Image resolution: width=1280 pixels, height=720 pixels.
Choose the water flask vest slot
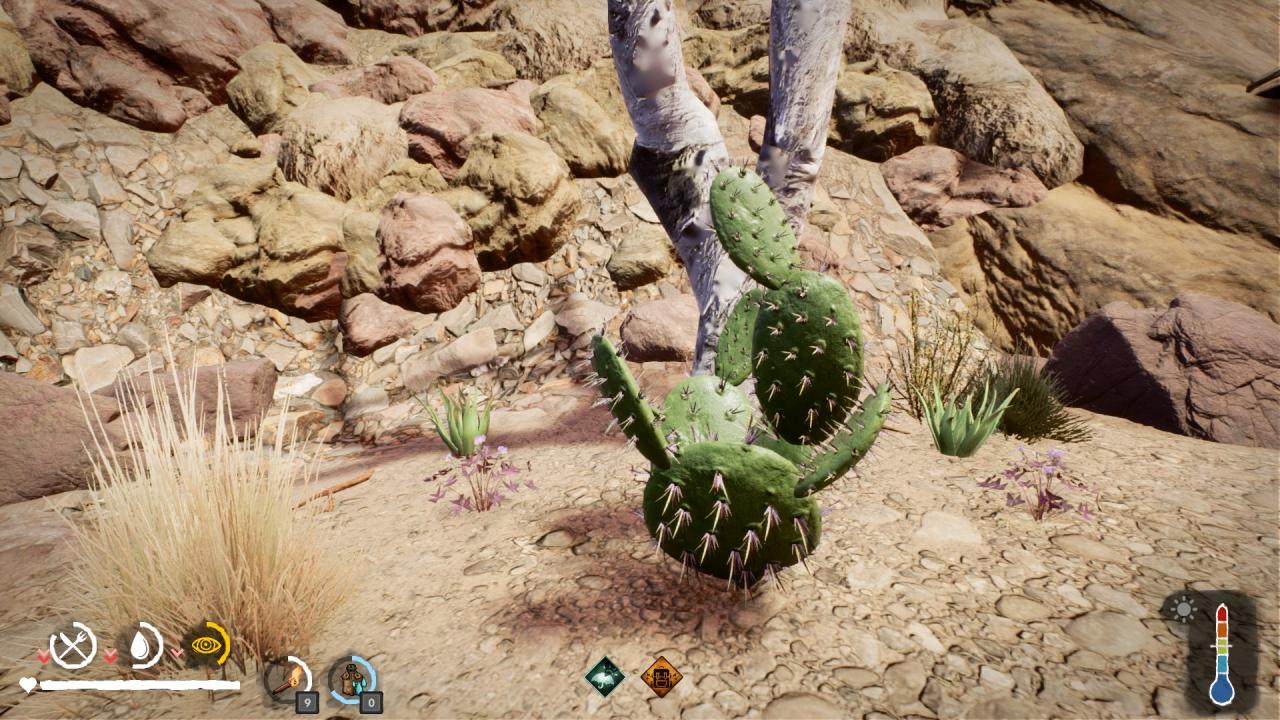(352, 680)
